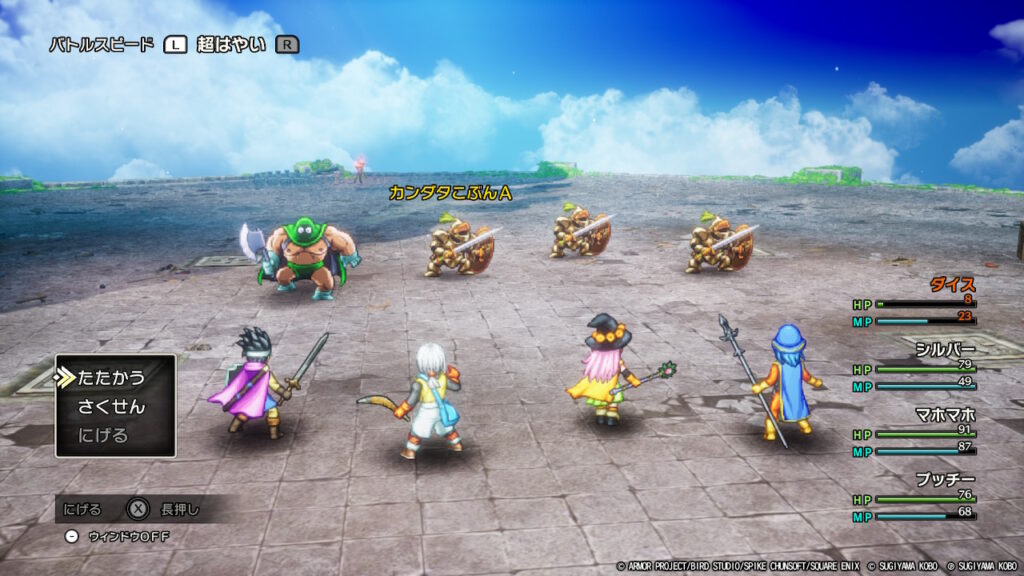Select party member ダイス in the status panel
Screen dimensions: 1024x576
[952, 284]
